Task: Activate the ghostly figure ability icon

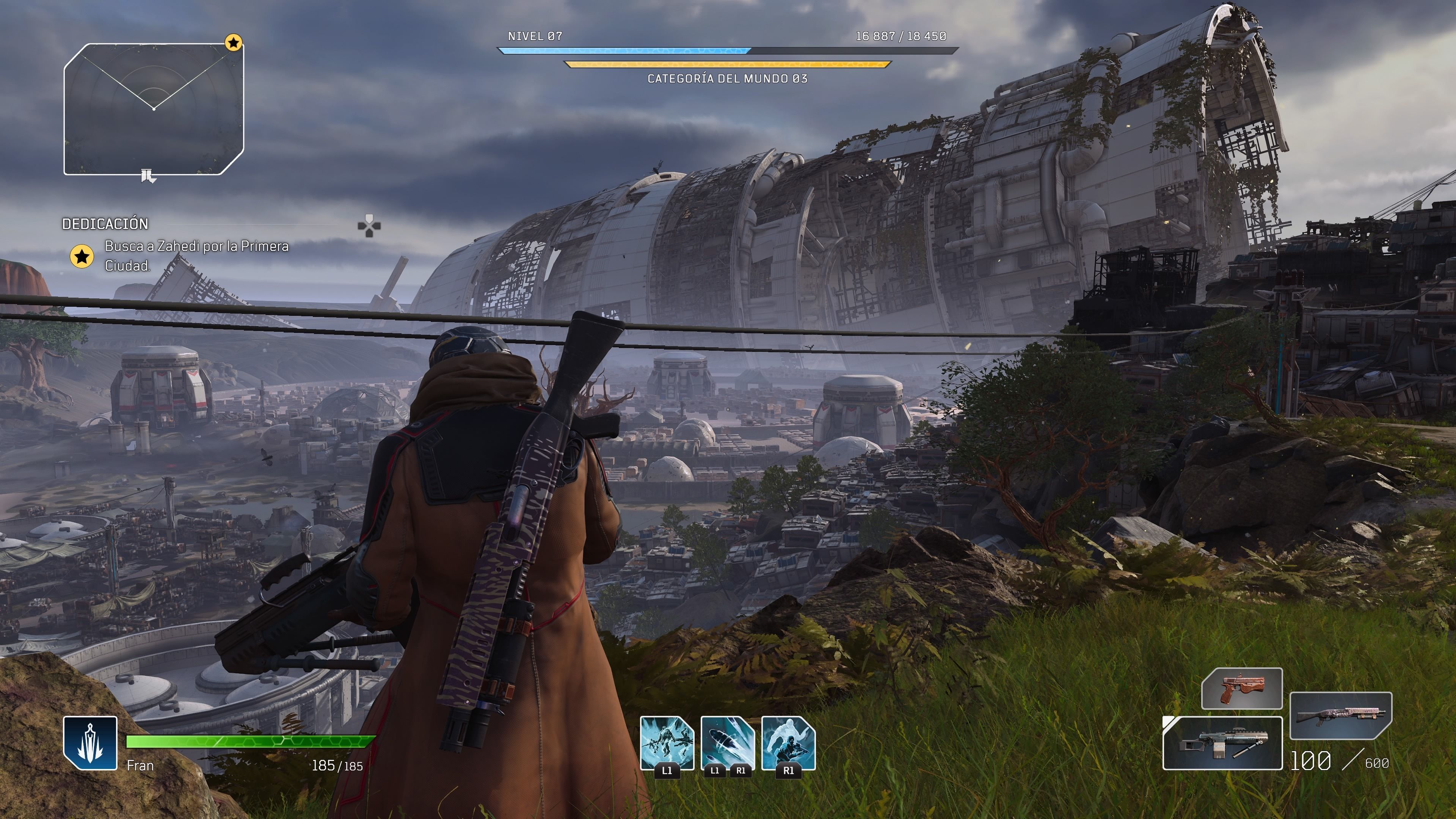Action: pyautogui.click(x=789, y=743)
